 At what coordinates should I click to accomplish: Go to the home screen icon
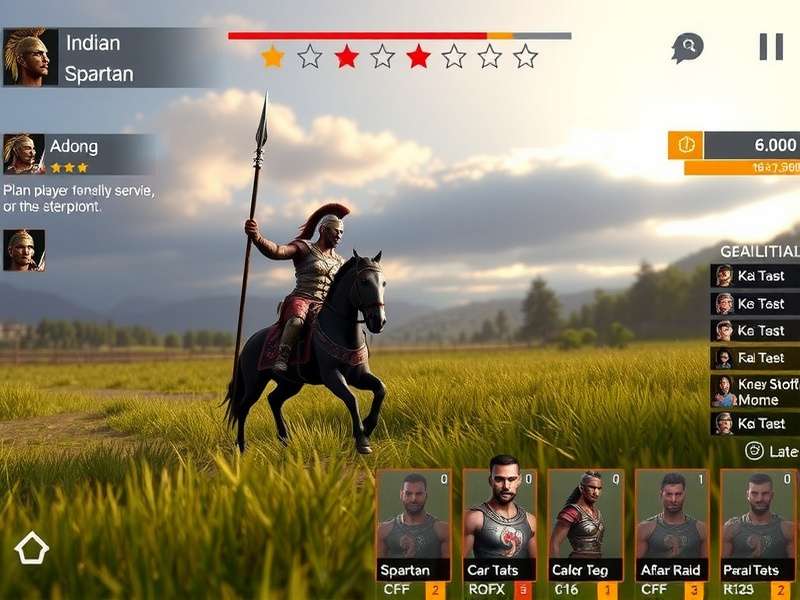32,548
